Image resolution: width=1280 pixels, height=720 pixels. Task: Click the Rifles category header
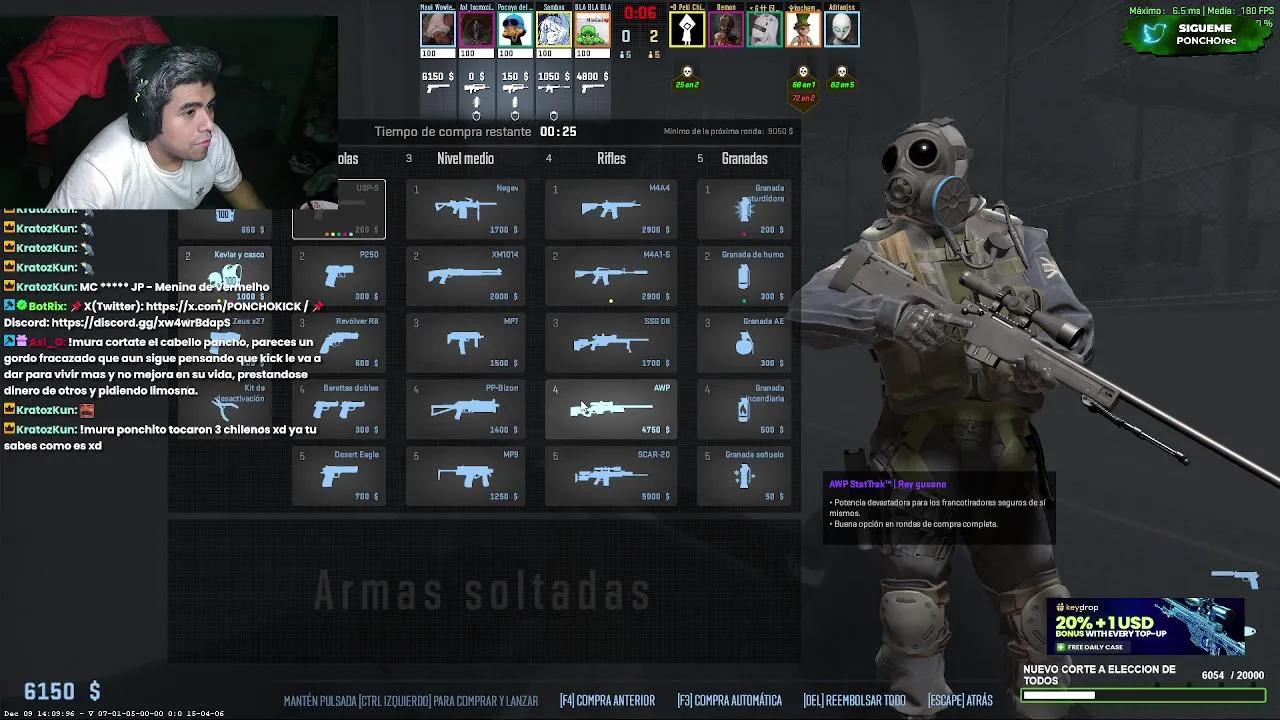[x=611, y=158]
